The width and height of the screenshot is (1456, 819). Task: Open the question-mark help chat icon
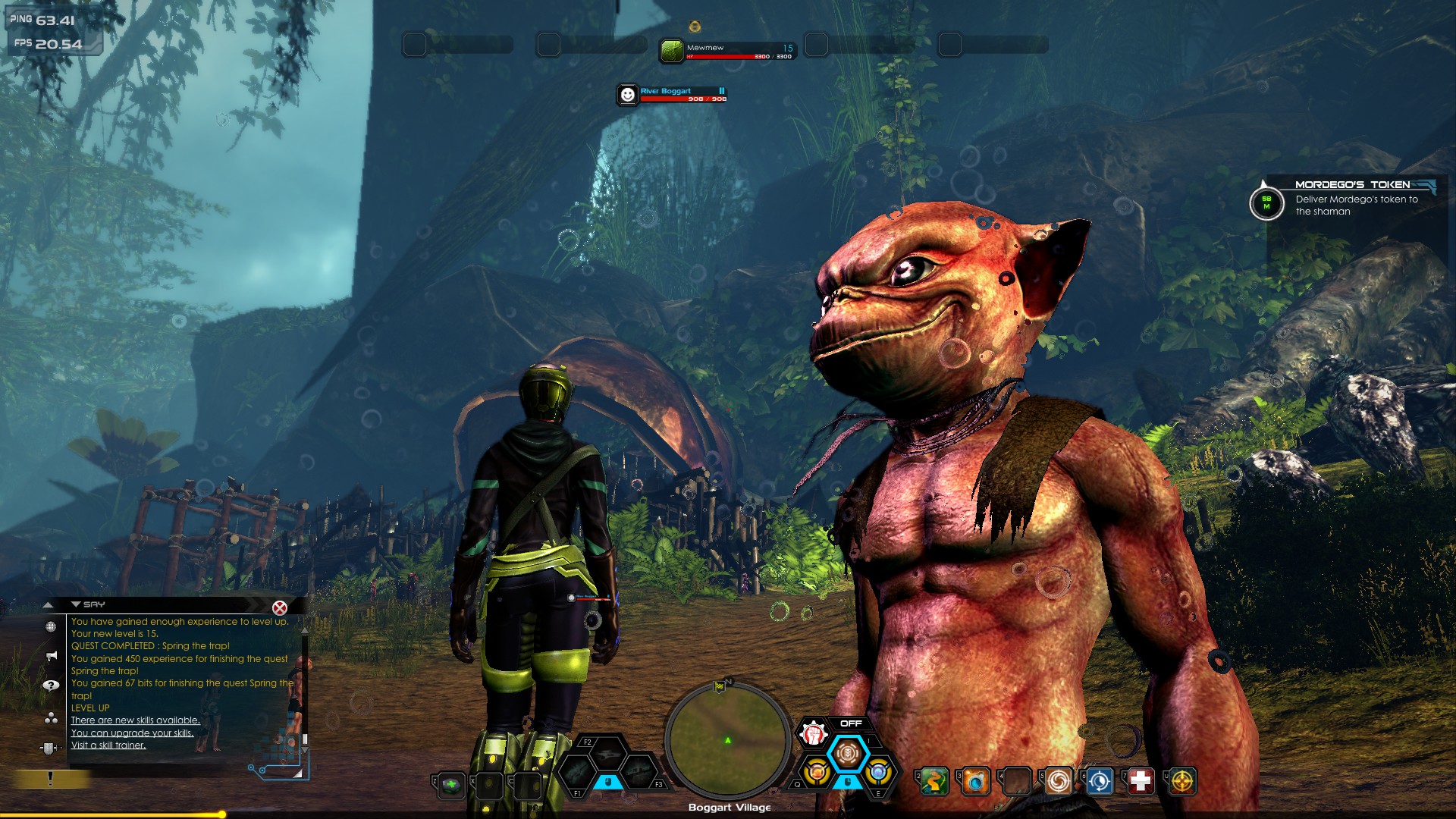click(x=51, y=686)
